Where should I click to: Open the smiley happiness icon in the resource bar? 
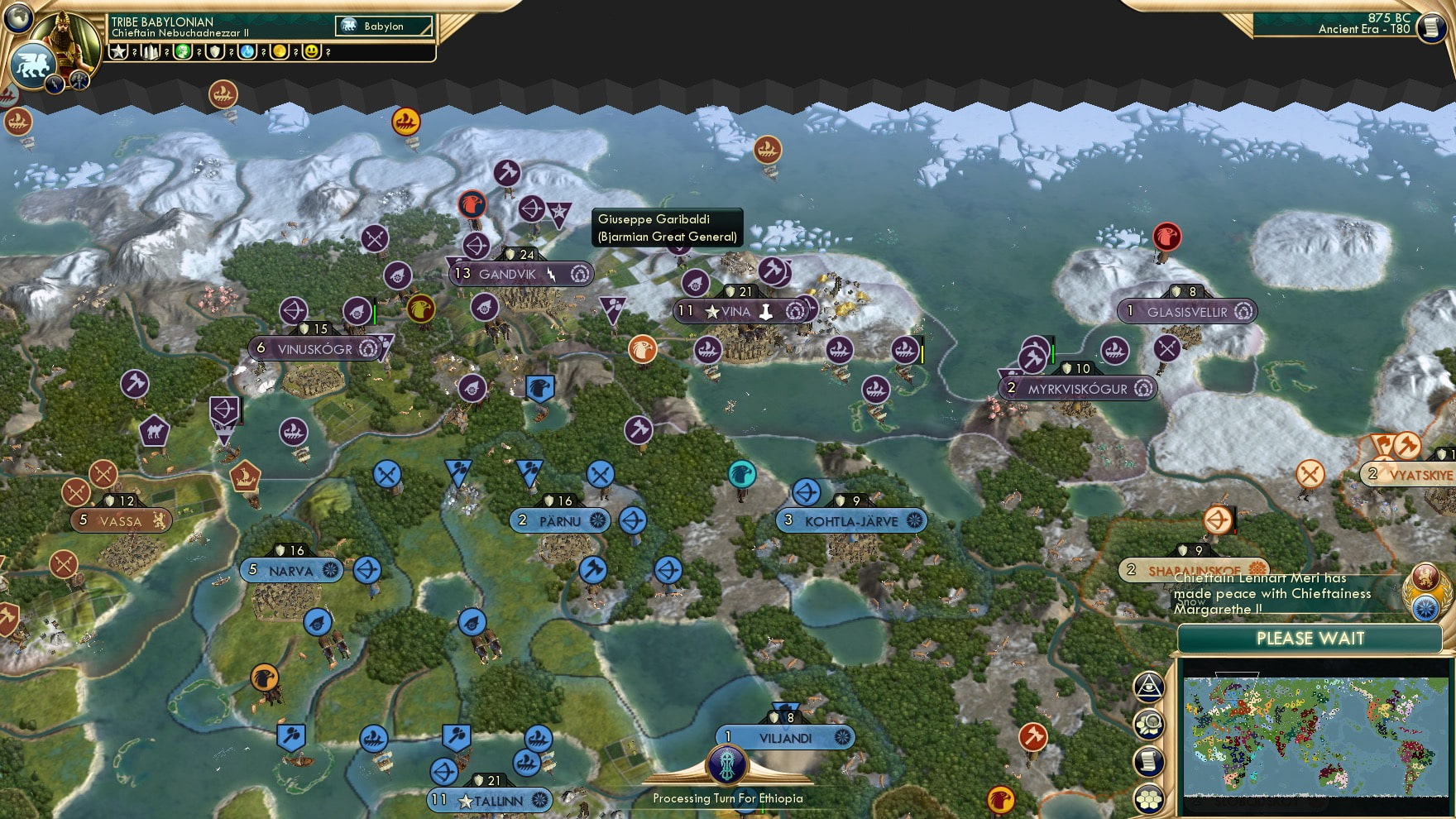point(311,52)
